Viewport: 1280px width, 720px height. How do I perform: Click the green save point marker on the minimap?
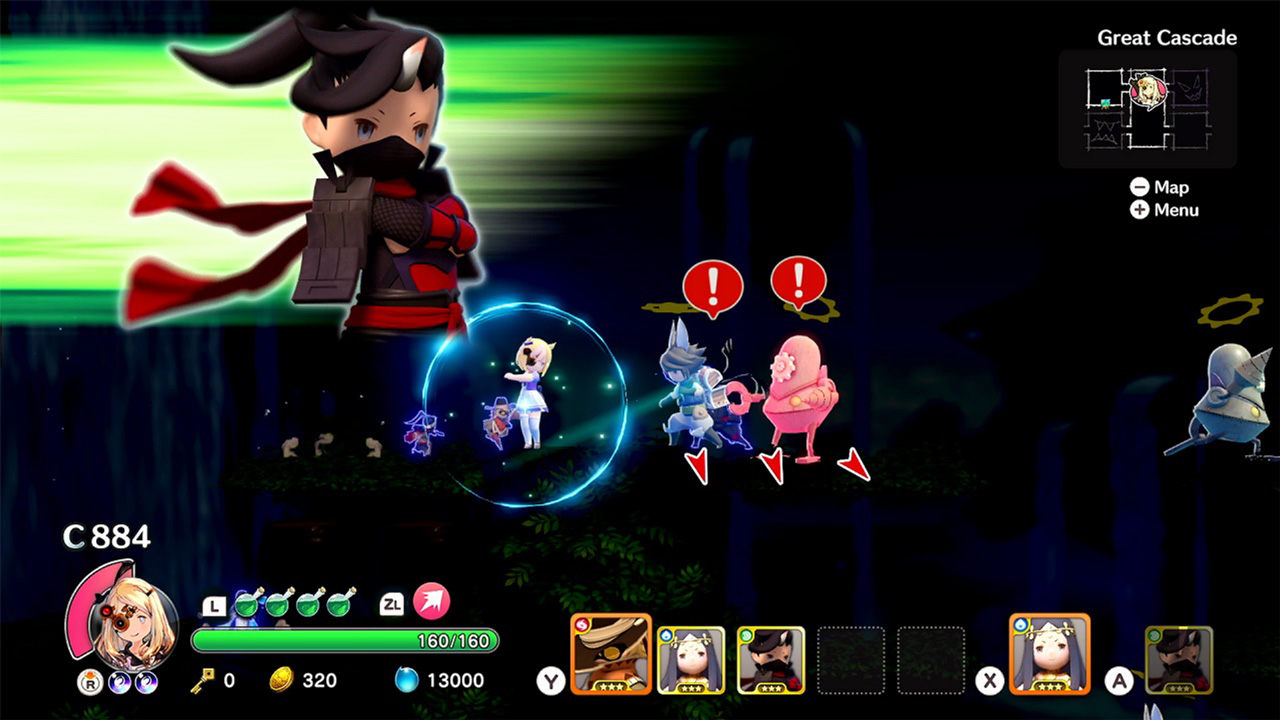point(1105,103)
